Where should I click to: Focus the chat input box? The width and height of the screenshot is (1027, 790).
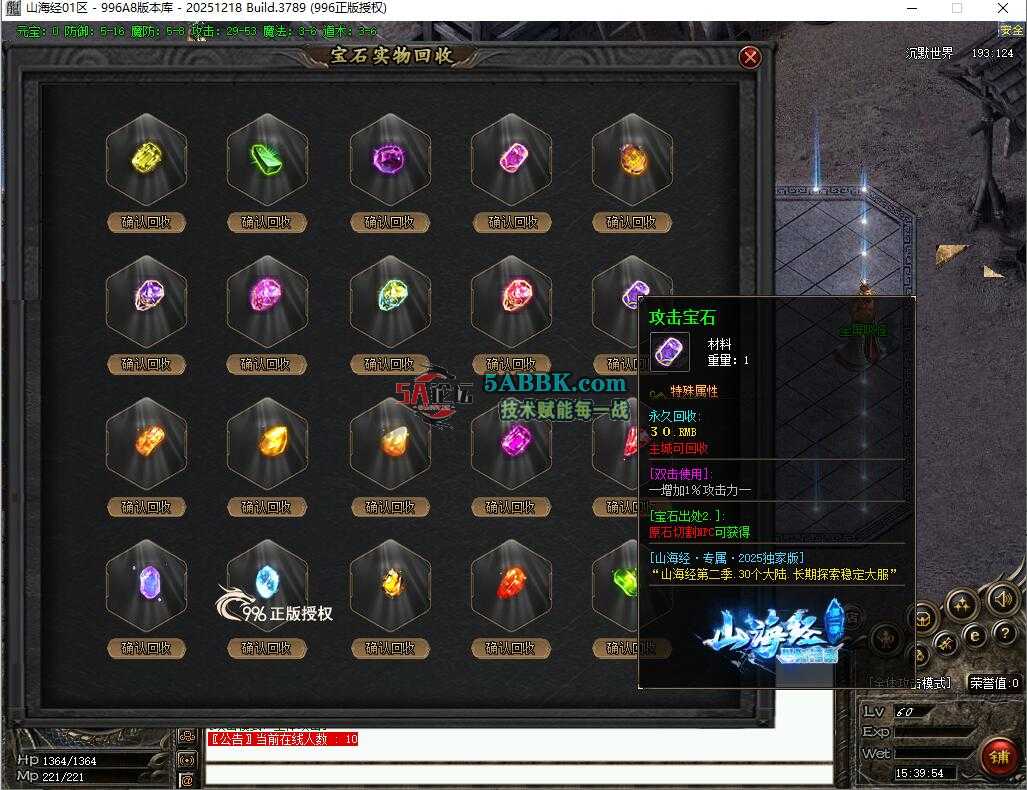518,773
